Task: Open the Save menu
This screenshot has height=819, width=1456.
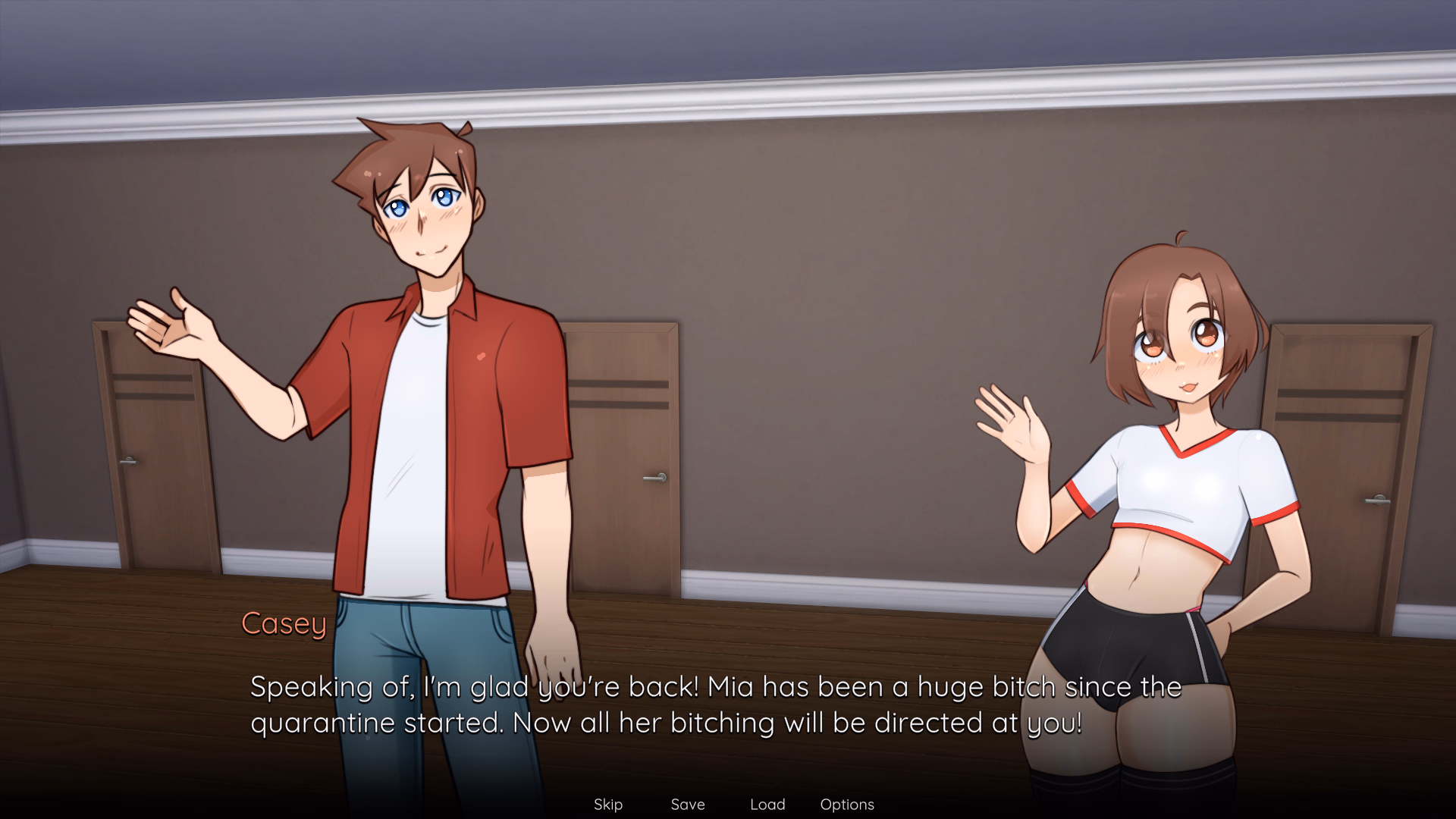Action: pyautogui.click(x=686, y=805)
